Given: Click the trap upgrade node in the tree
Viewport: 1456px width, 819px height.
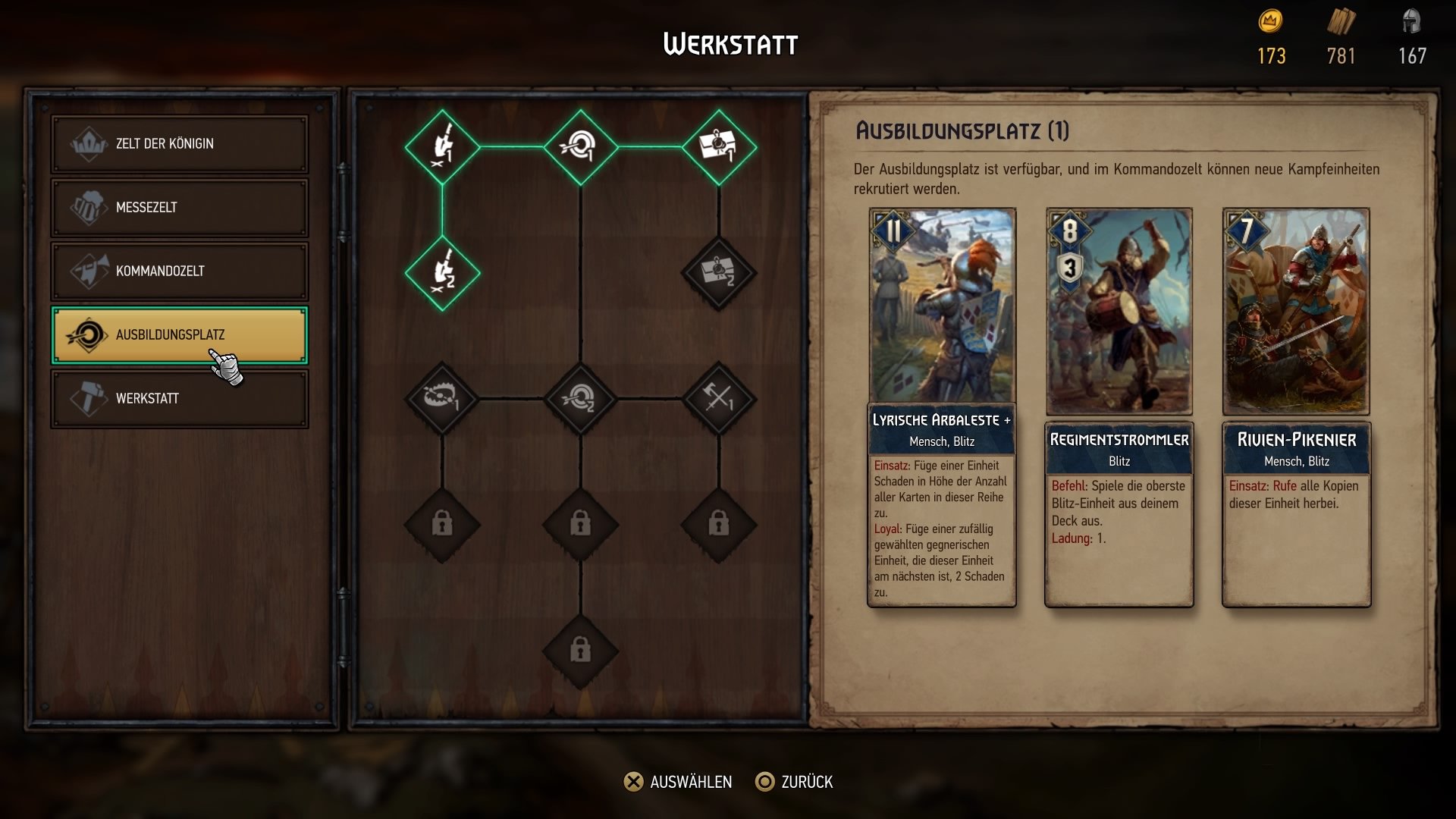Looking at the screenshot, I should pyautogui.click(x=444, y=398).
